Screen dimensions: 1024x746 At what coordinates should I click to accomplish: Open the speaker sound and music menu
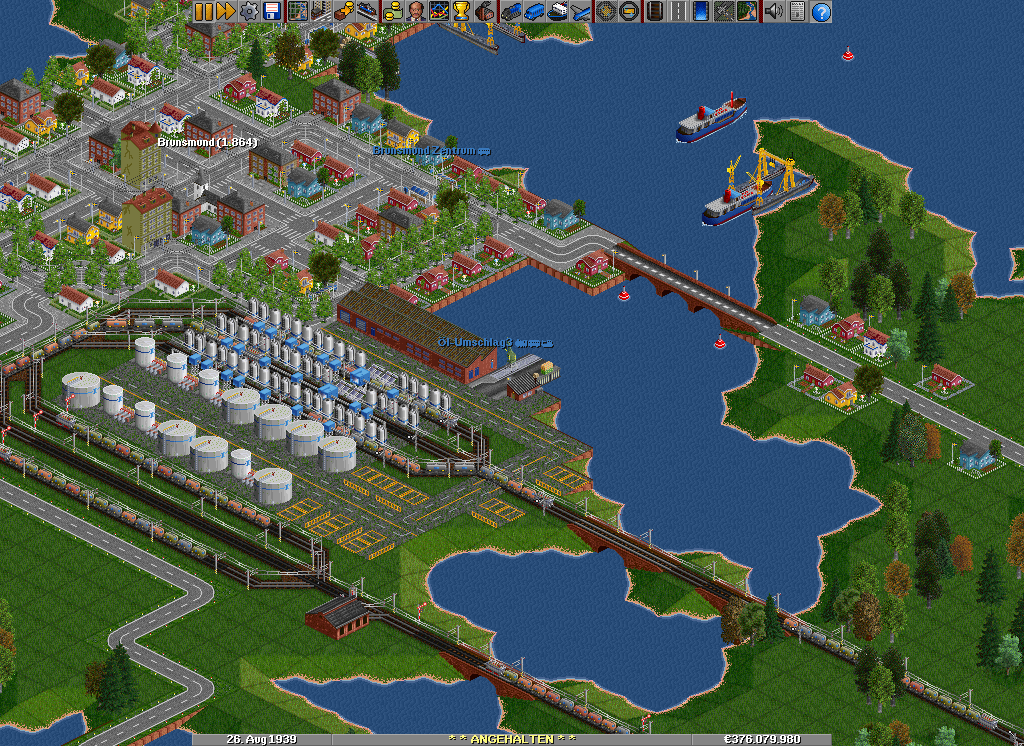pyautogui.click(x=773, y=12)
